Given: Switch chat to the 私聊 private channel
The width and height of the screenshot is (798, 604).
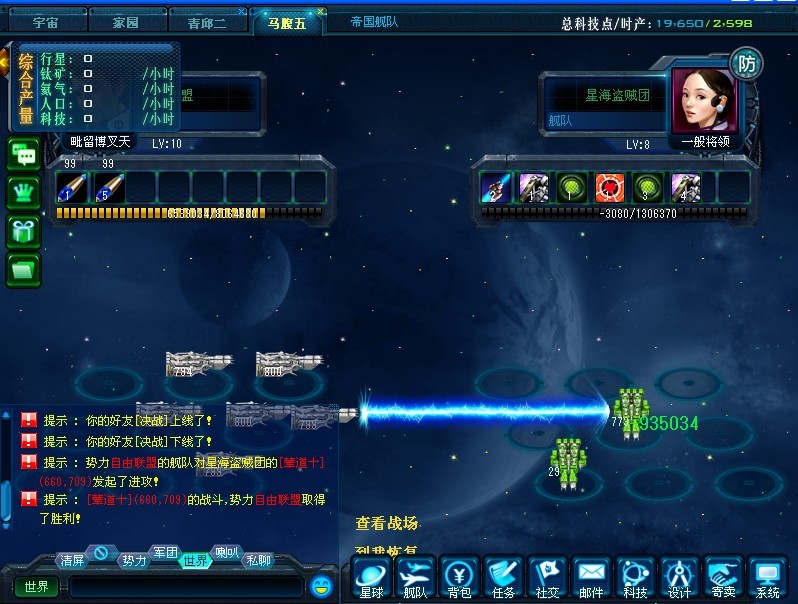Looking at the screenshot, I should (x=259, y=560).
